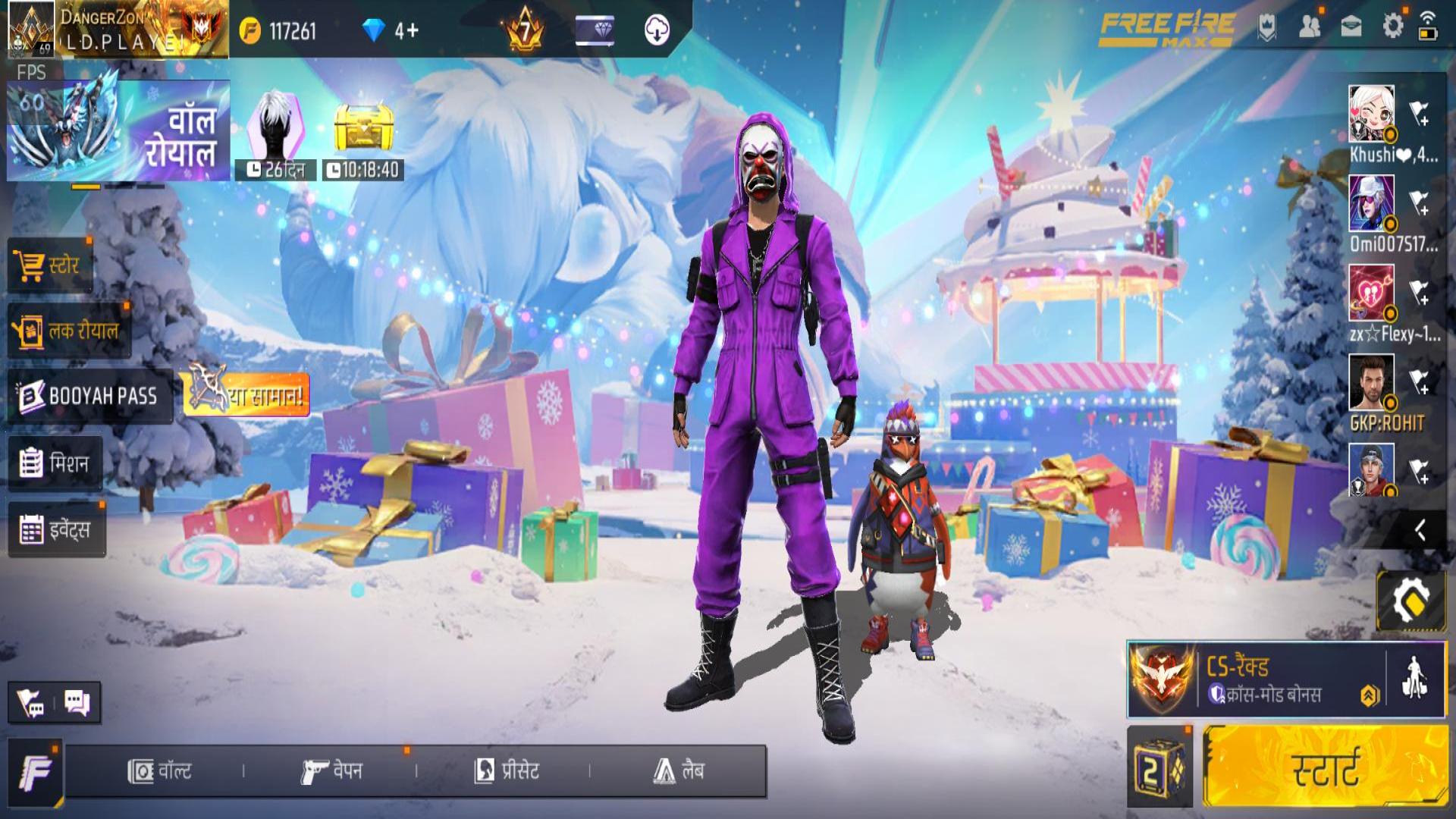Open the settings gear icon
This screenshot has height=819, width=1456.
(x=1392, y=27)
